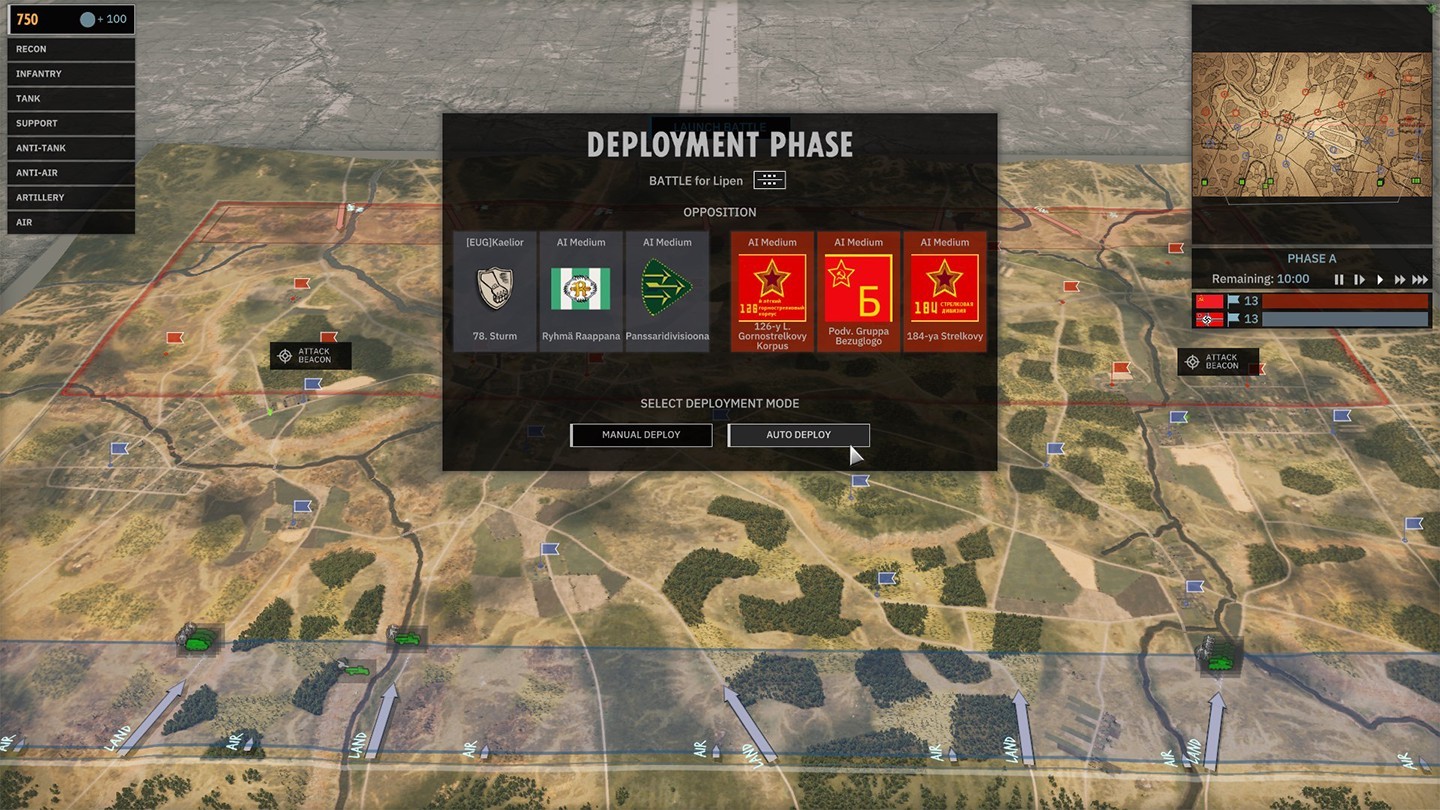
Task: Click the 126-y L. Gornostrelkovy Korpus banner
Action: 771,290
